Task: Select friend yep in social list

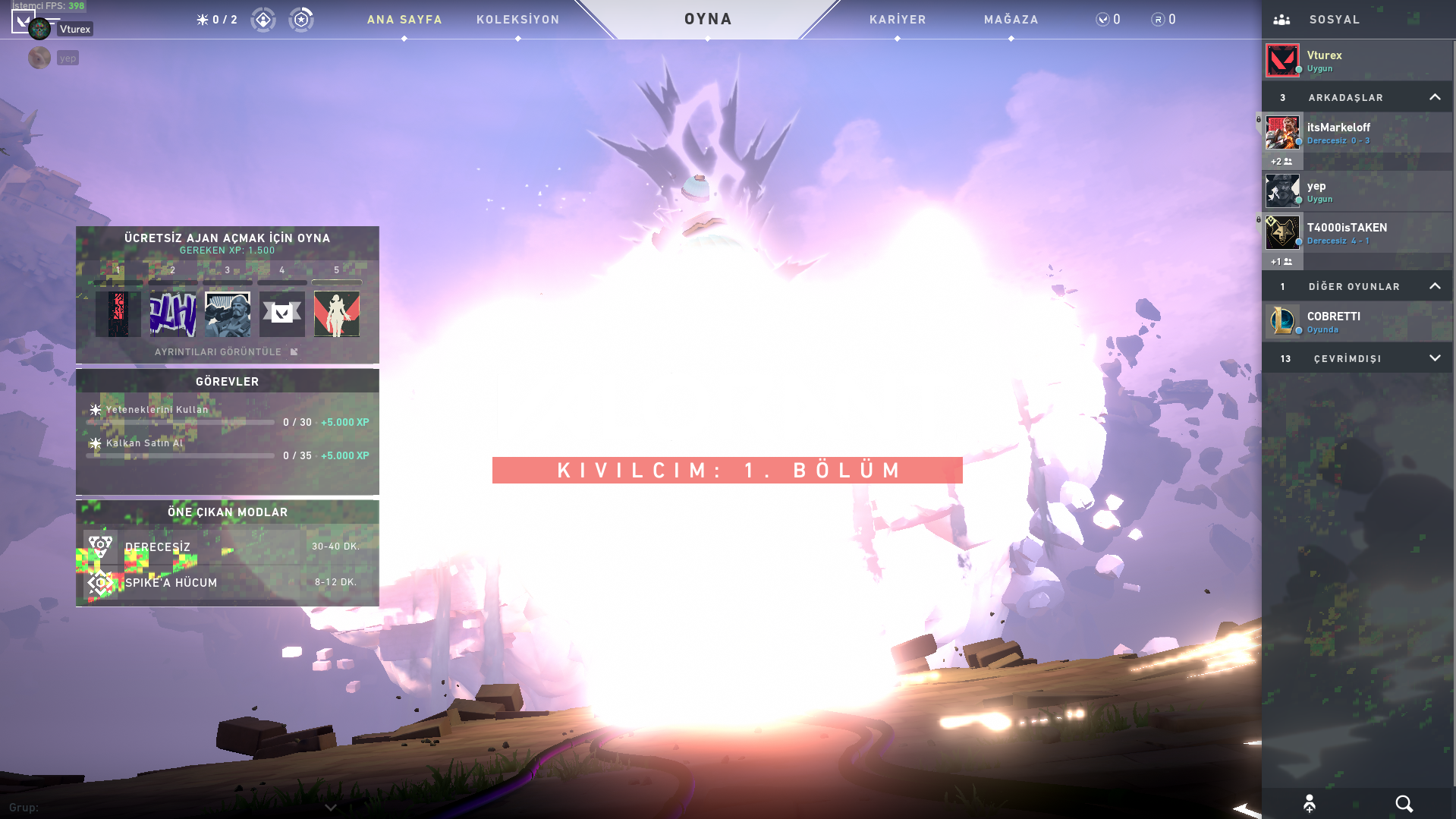Action: [1357, 191]
